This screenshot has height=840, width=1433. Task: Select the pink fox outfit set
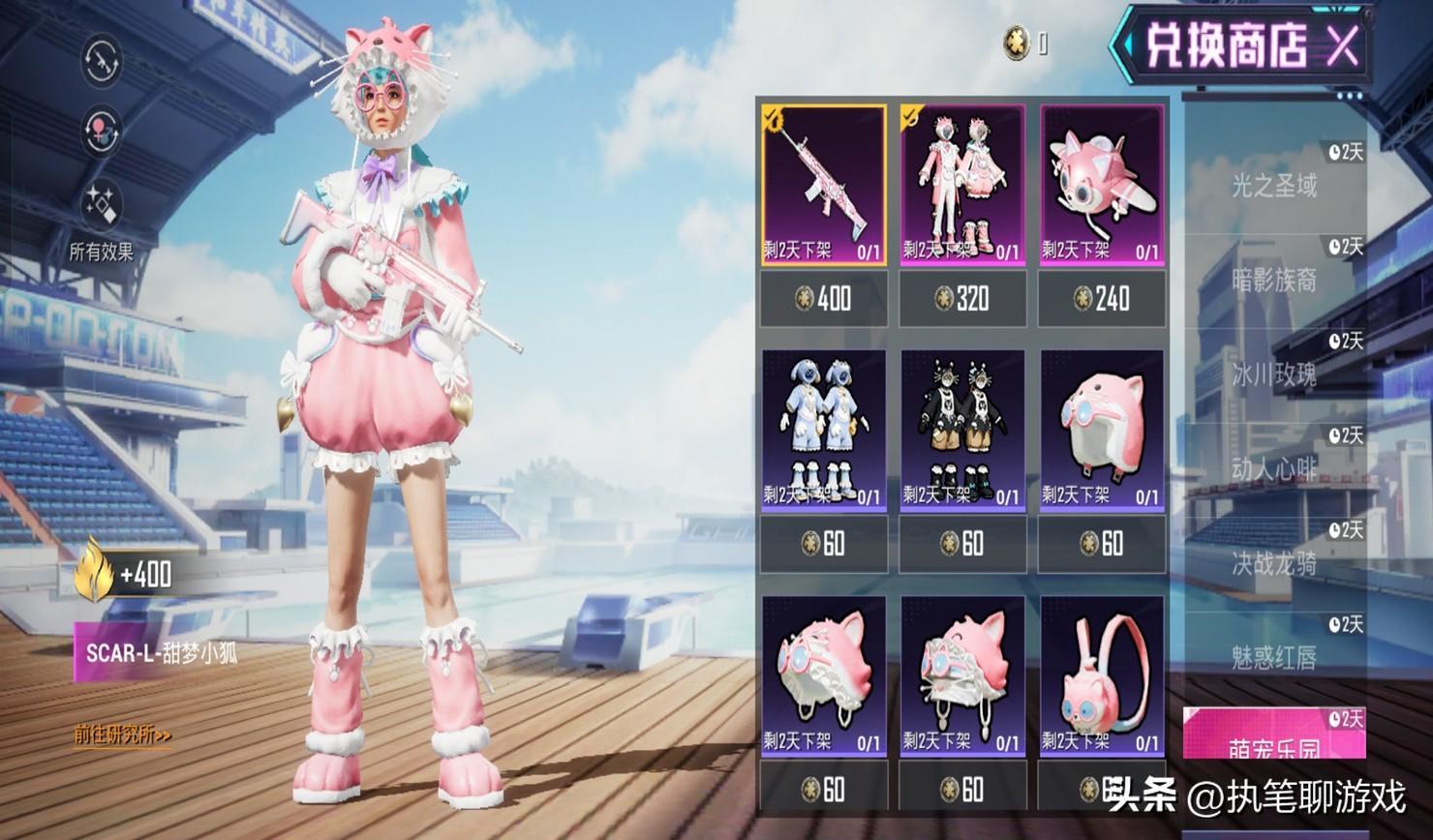pos(962,184)
